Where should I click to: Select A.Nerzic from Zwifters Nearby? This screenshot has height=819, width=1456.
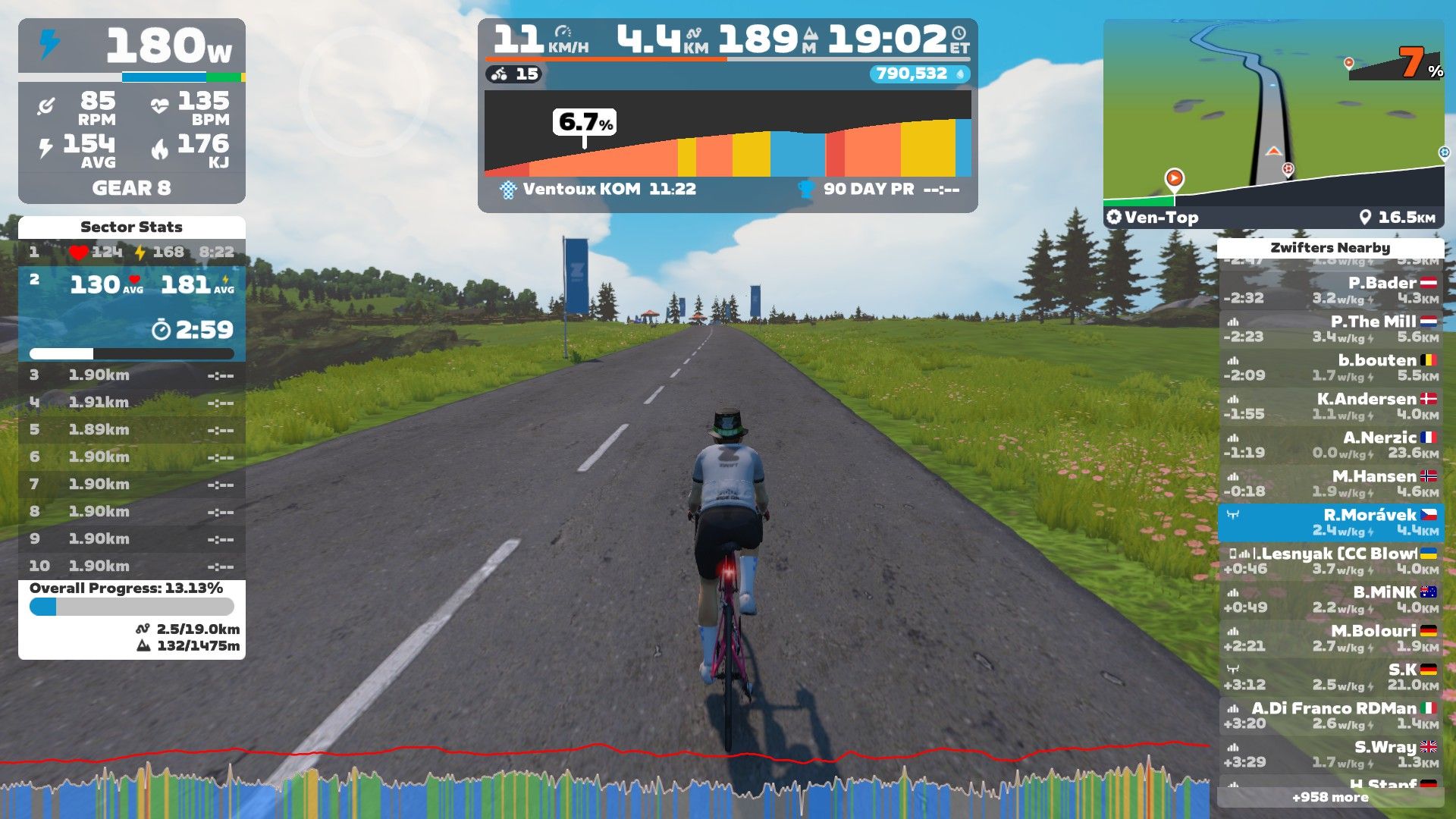(x=1330, y=445)
